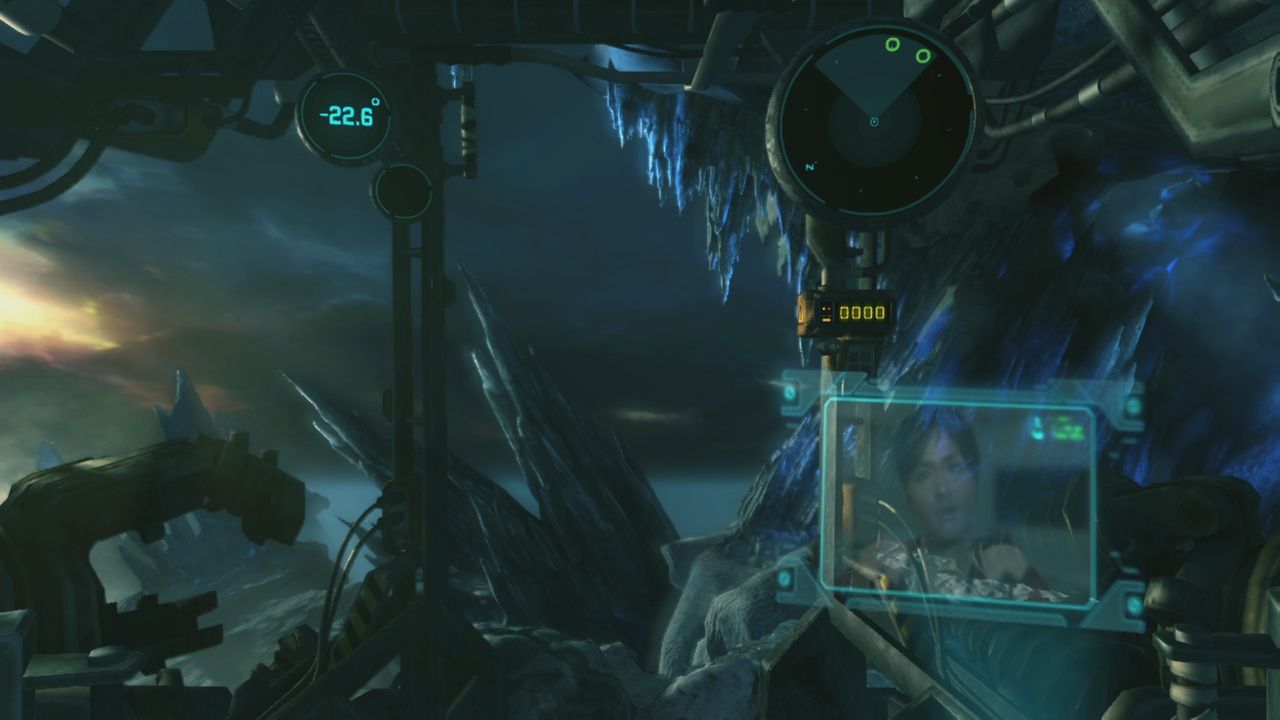Toggle the dark indicator light beside the red one
The image size is (1280, 720).
824,308
